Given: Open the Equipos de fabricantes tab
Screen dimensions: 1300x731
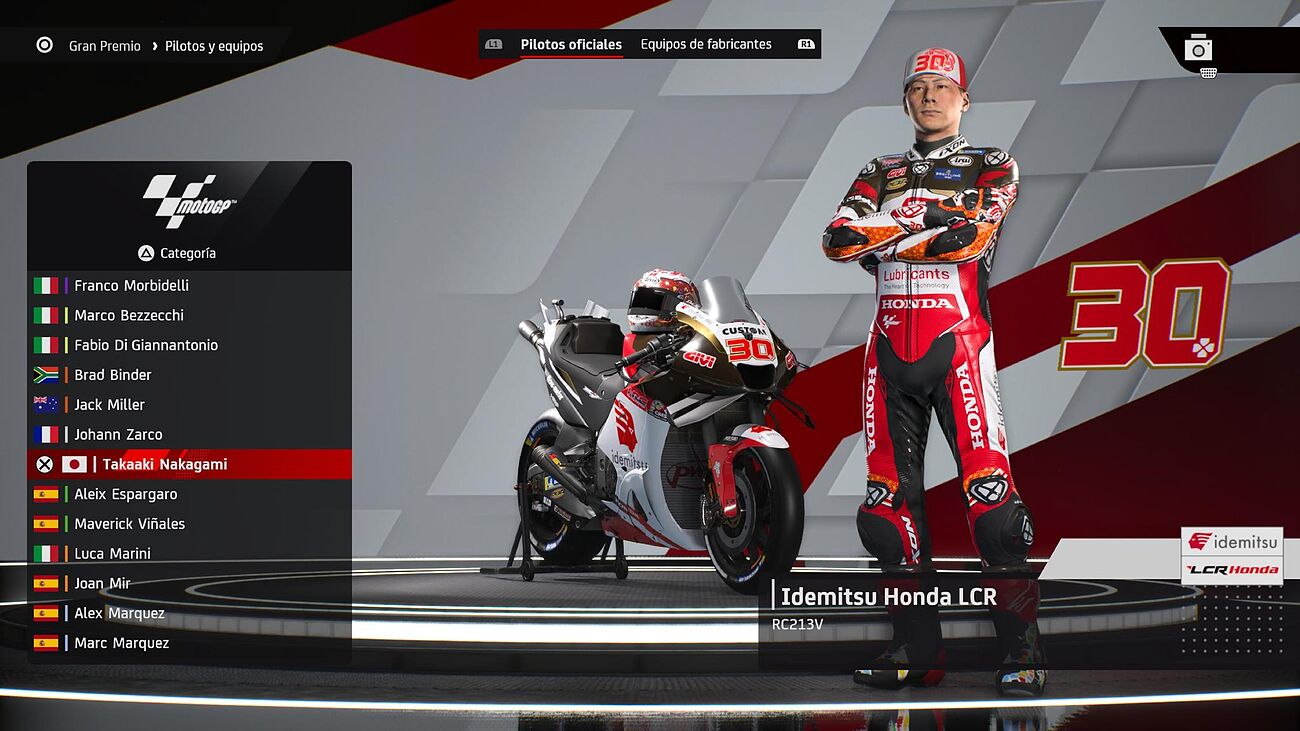Looking at the screenshot, I should [706, 44].
